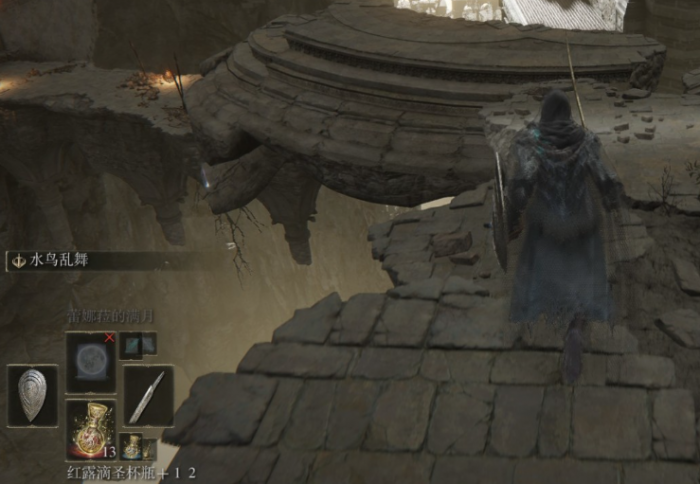The width and height of the screenshot is (700, 484).
Task: Select Rennala's Full Moon spell slot
Action: (x=91, y=361)
